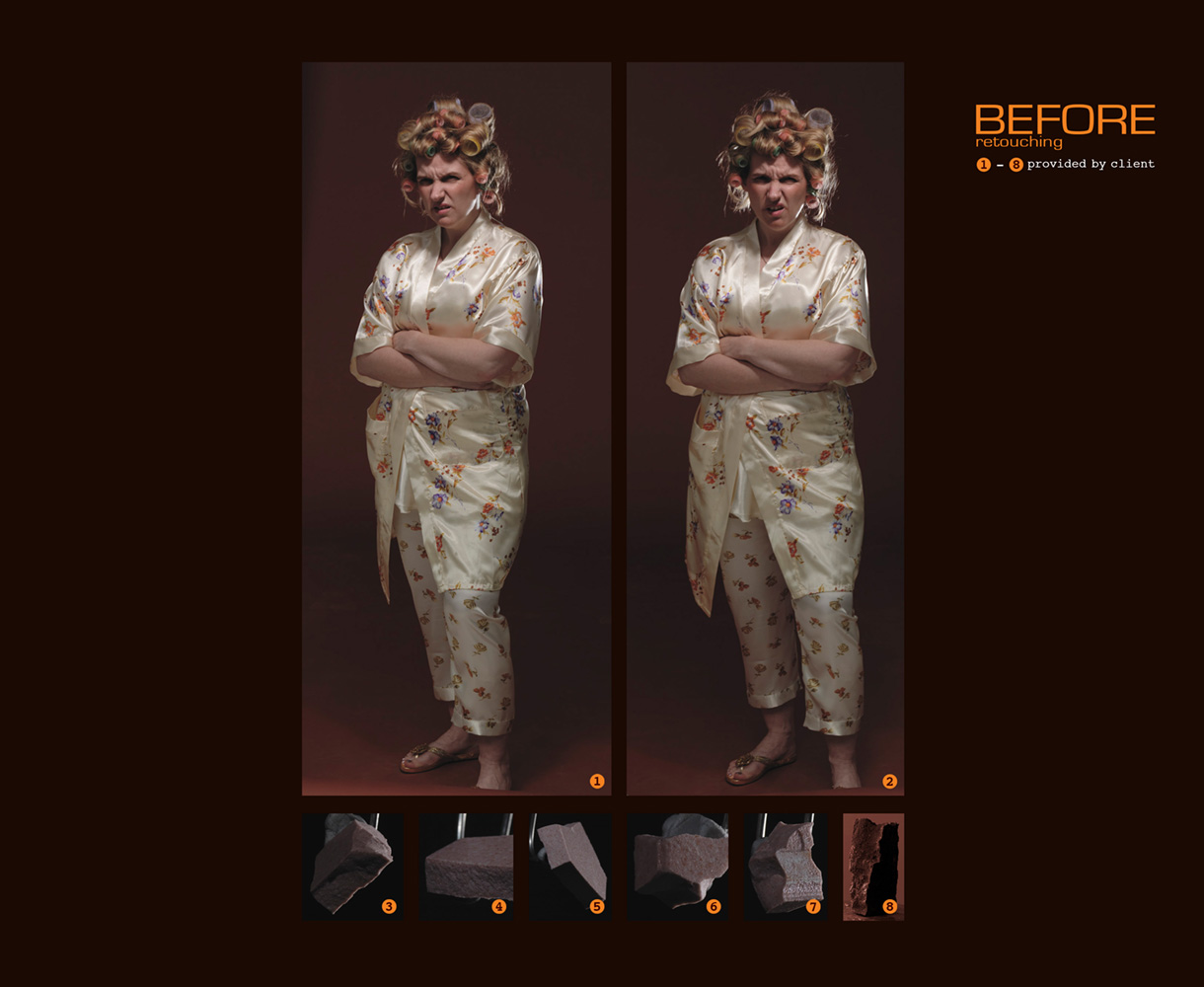View reddish rock thumbnail number 8
The width and height of the screenshot is (1204, 987).
(x=873, y=867)
